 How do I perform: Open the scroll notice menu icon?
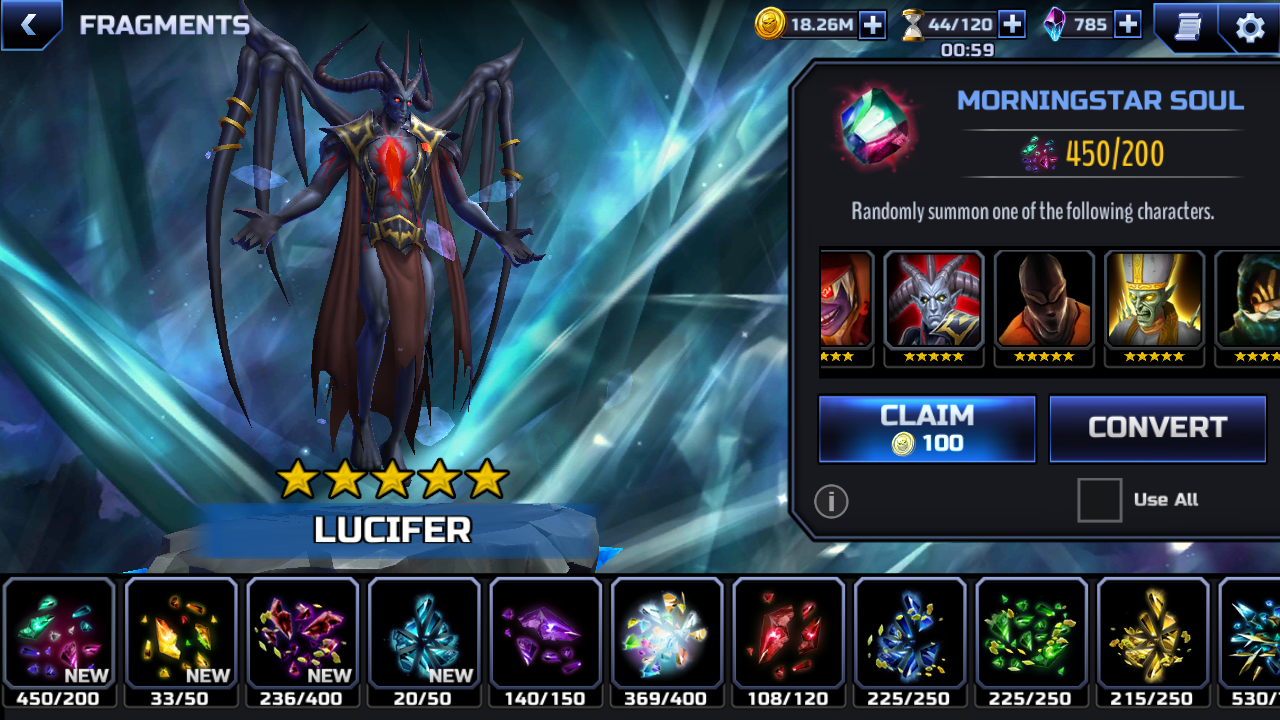(1187, 27)
